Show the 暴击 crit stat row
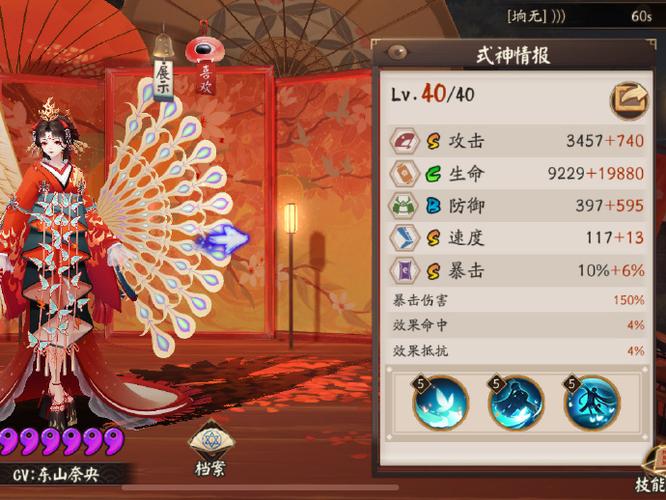This screenshot has width=666, height=500. 518,269
